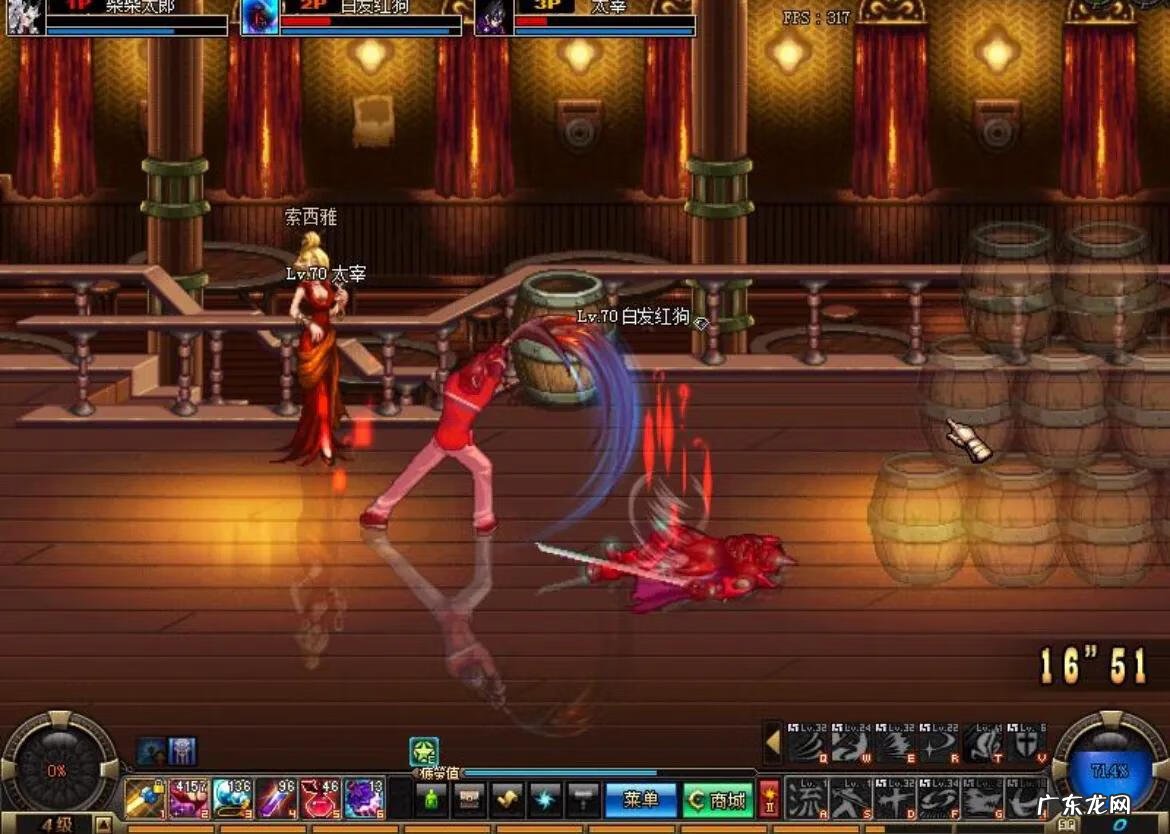The image size is (1170, 834).
Task: Select the 2P 白发红狗 party portrait
Action: coord(260,18)
